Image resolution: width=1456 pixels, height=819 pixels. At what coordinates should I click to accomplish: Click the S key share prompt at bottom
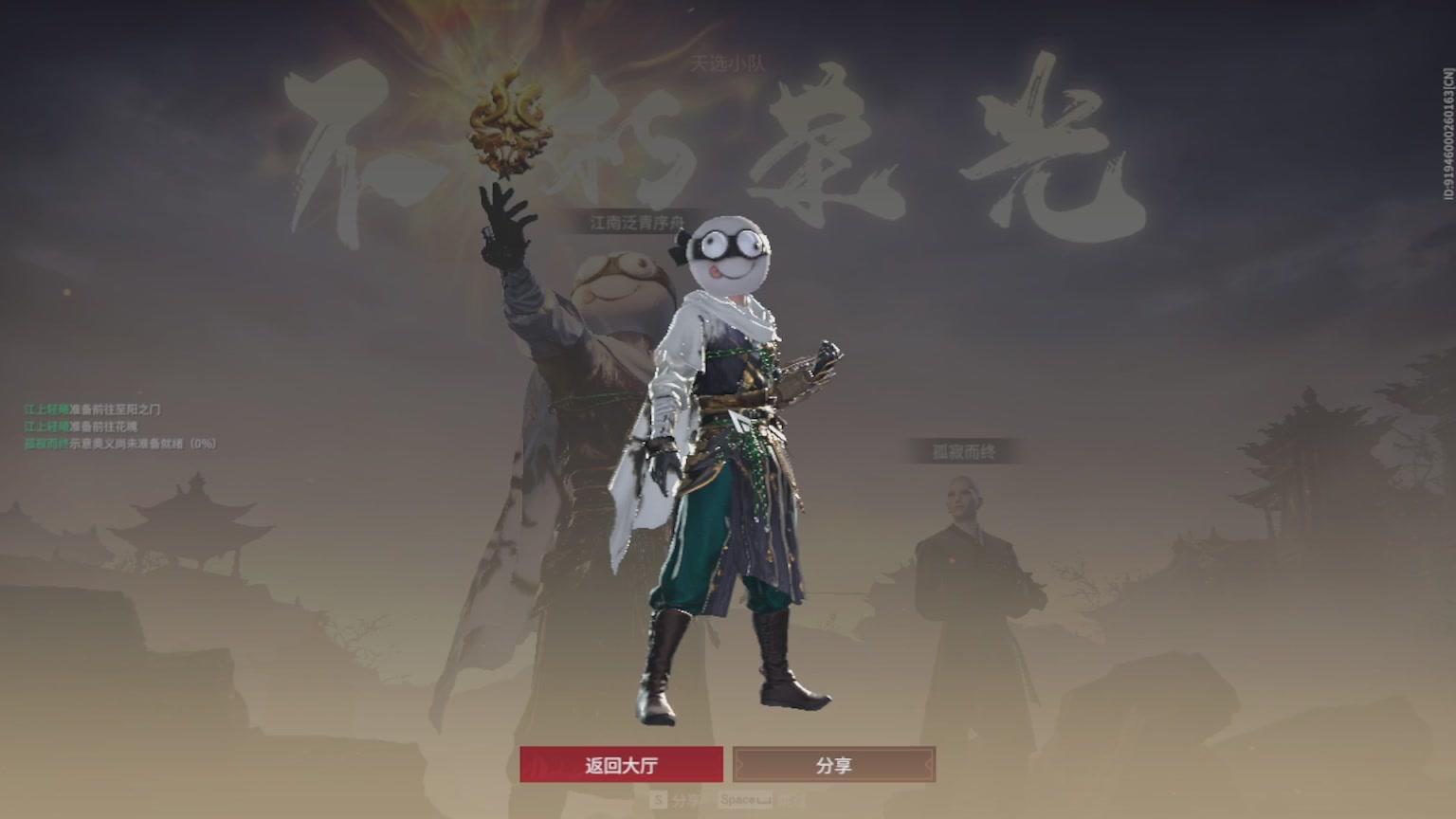[x=658, y=799]
